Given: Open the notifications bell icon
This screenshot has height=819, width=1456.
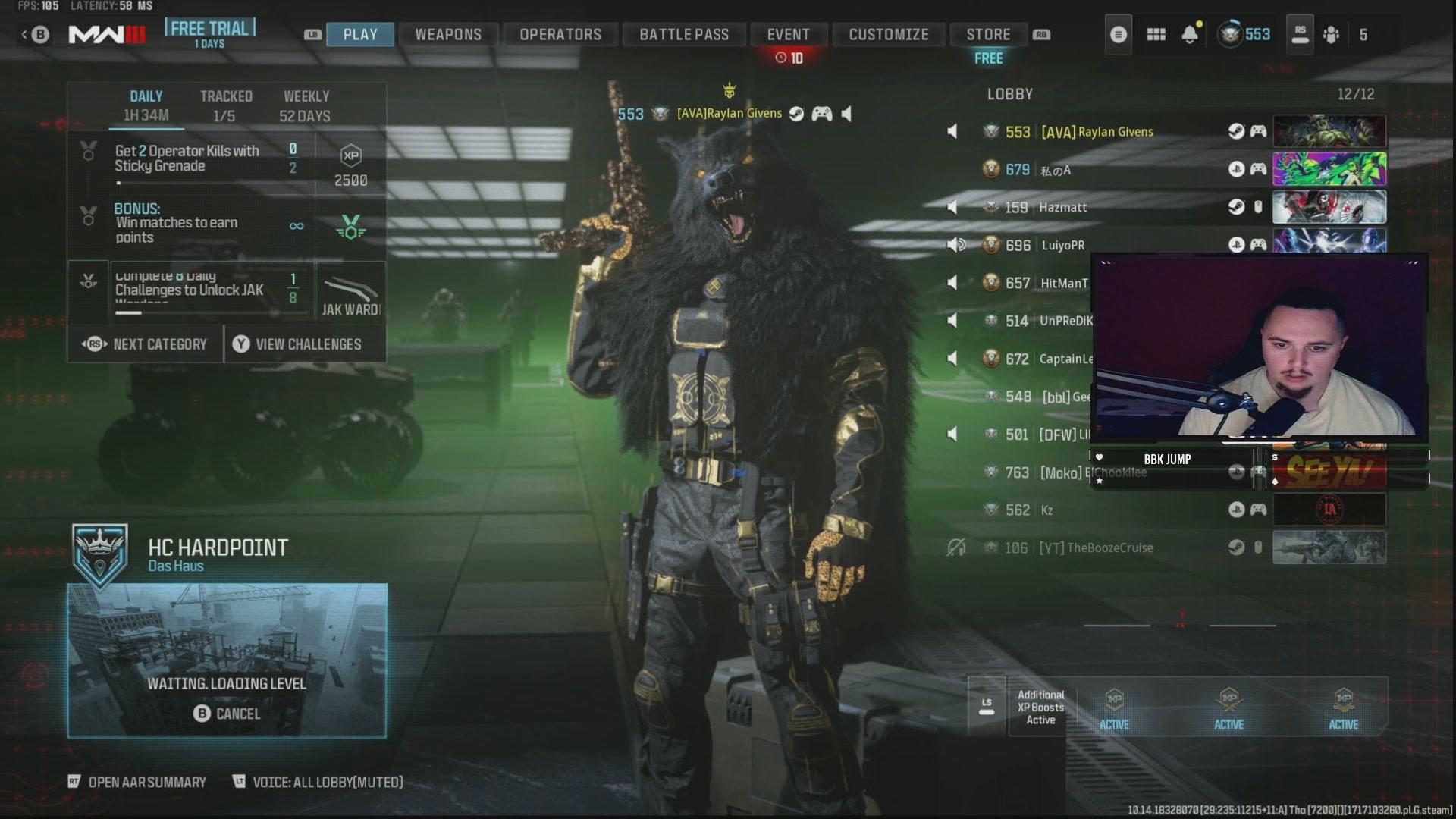Looking at the screenshot, I should (1189, 34).
